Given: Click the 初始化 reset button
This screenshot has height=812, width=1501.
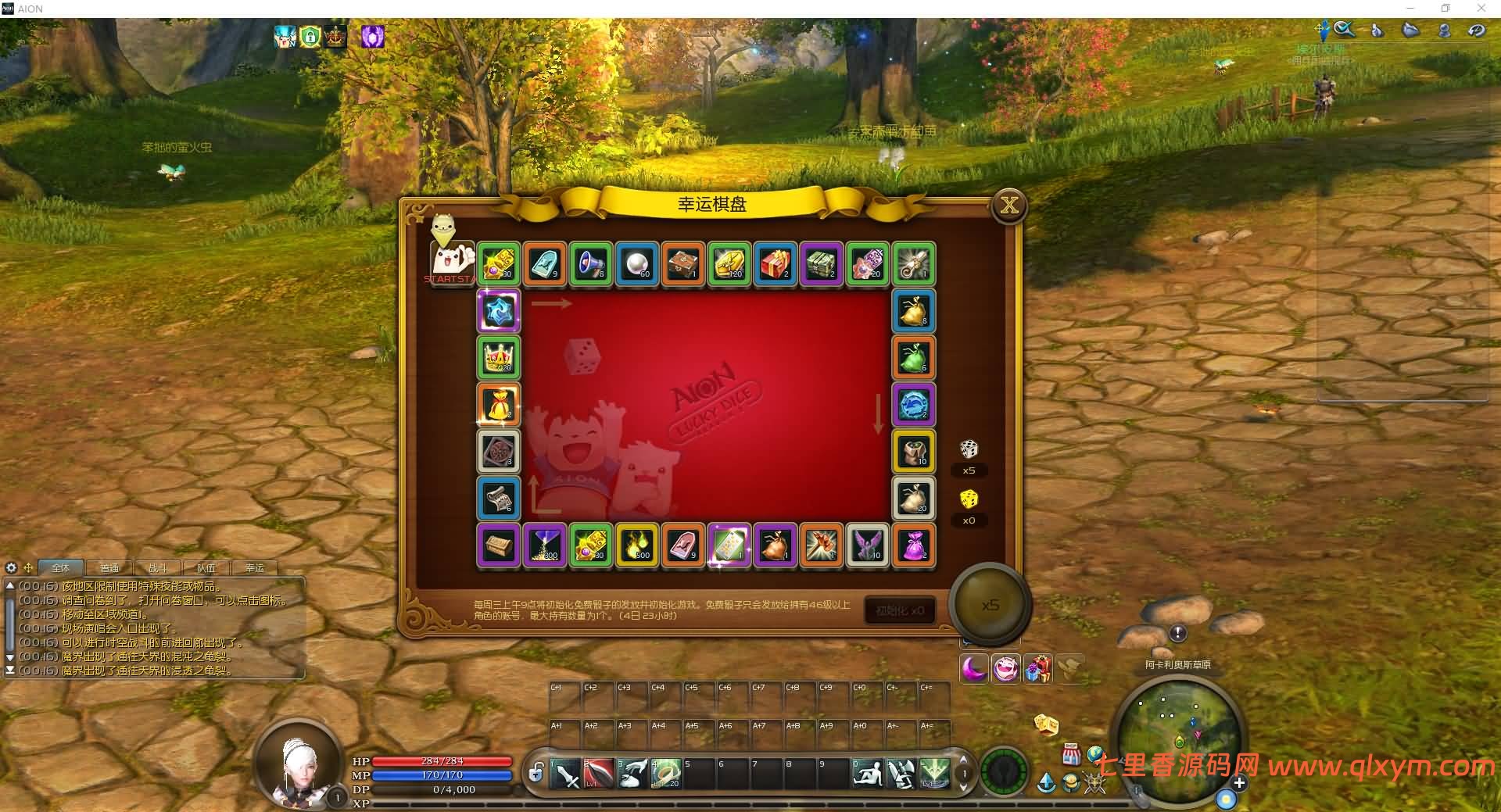Looking at the screenshot, I should [x=900, y=610].
